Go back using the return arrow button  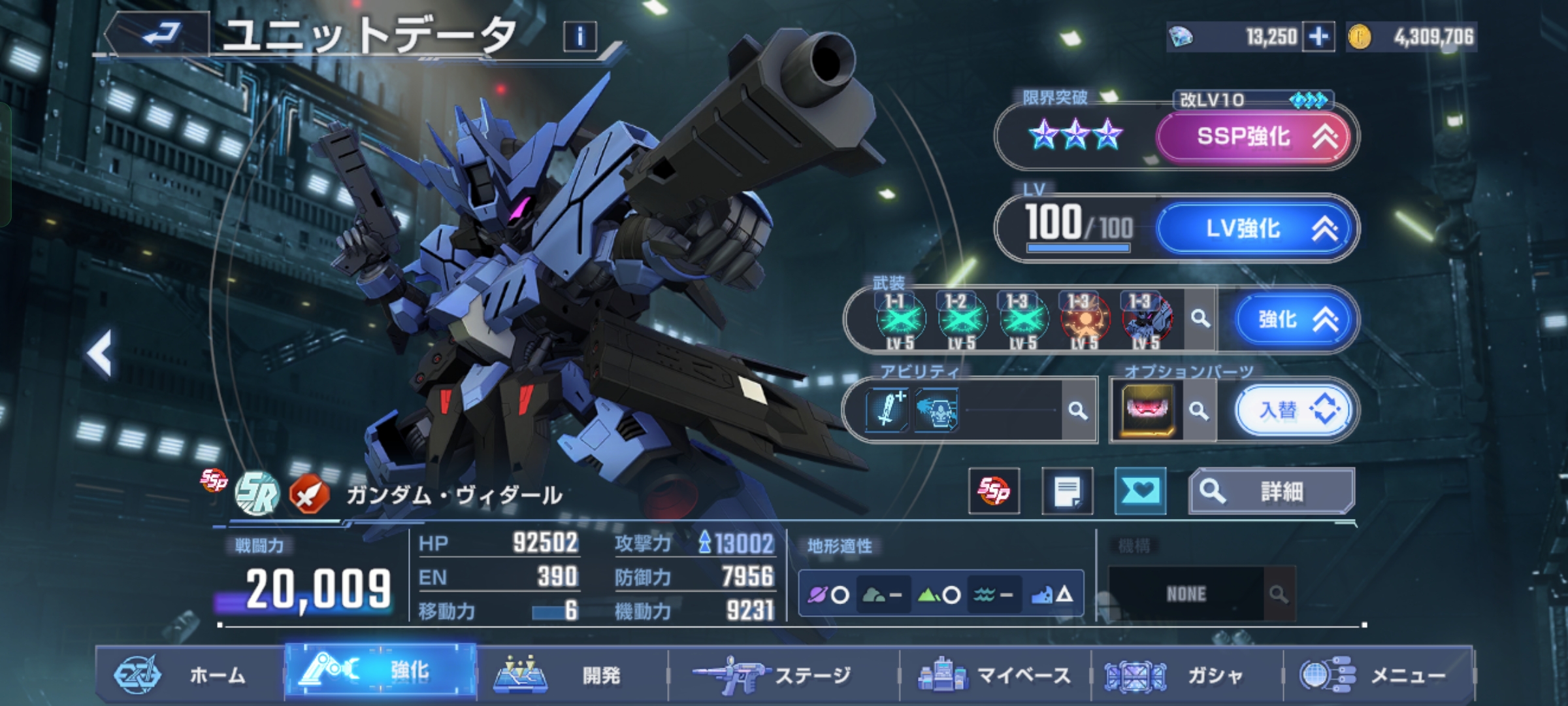159,34
